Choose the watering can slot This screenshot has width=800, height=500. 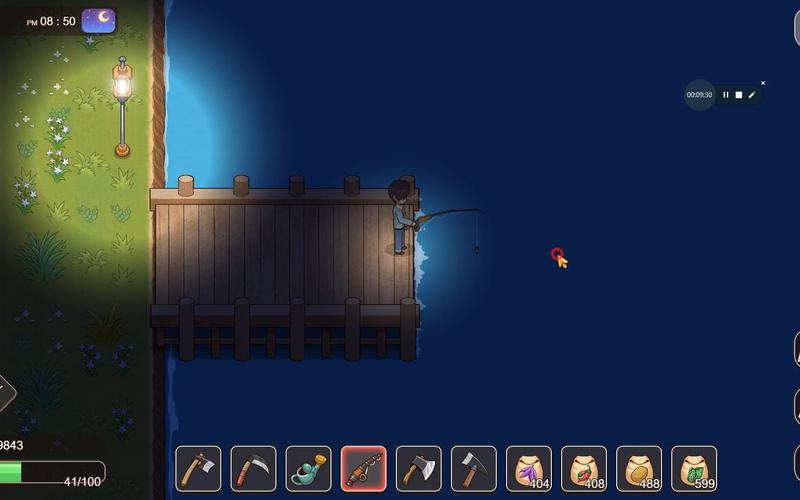point(308,468)
